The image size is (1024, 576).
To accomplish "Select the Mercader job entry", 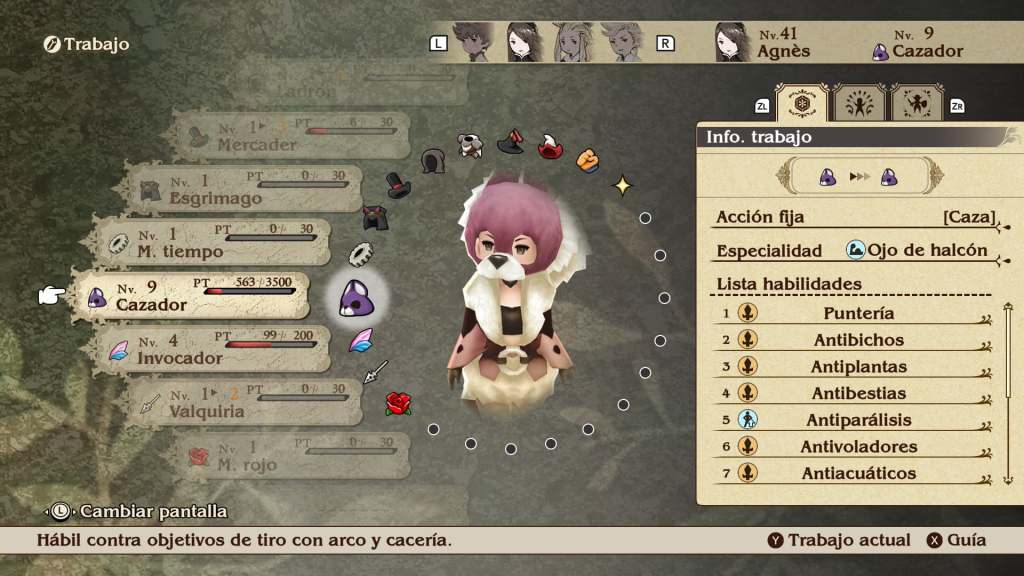I will pyautogui.click(x=290, y=136).
